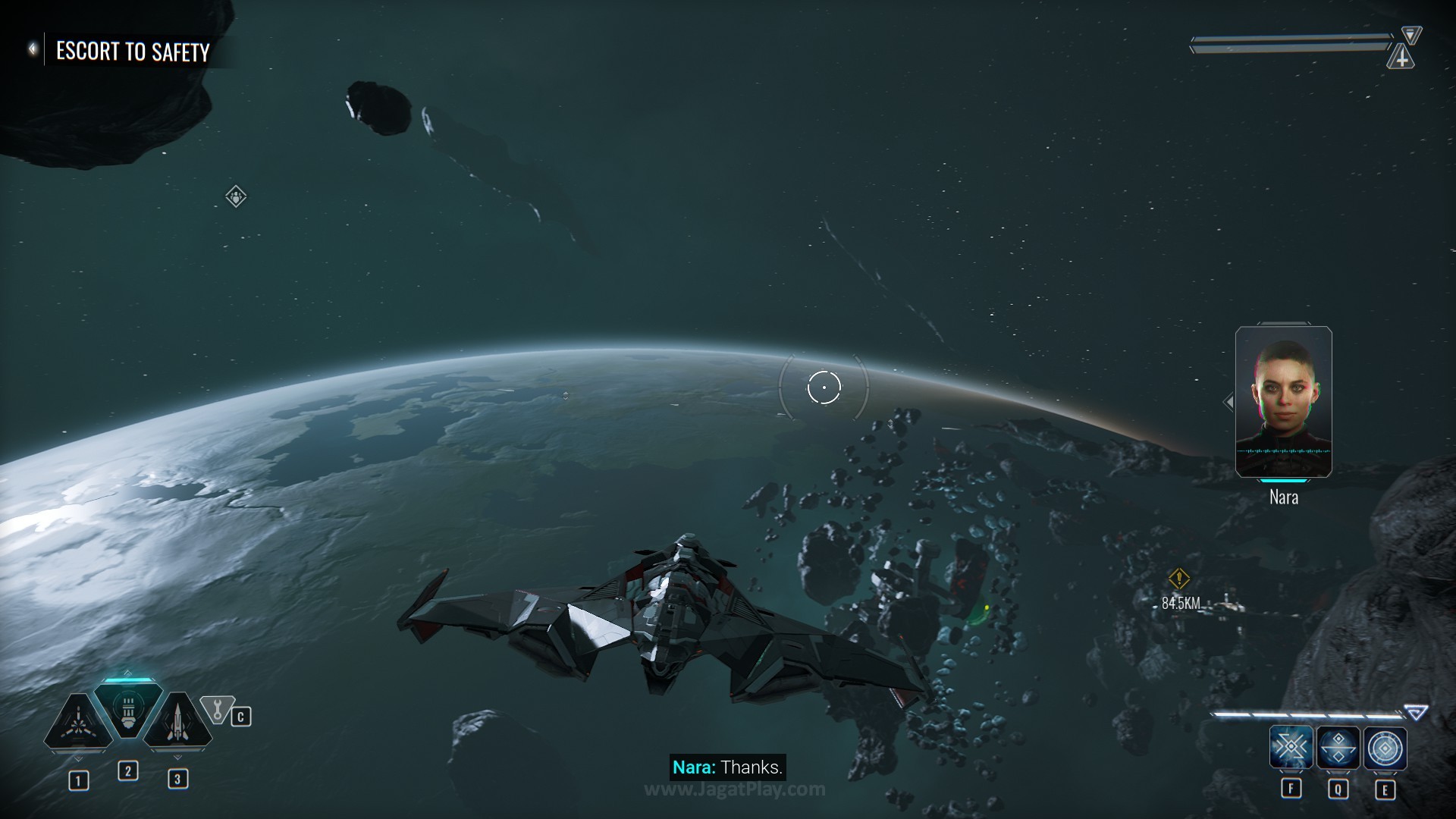Viewport: 1456px width, 819px height.
Task: Select the yellow objective waypoint marker
Action: point(1178,579)
